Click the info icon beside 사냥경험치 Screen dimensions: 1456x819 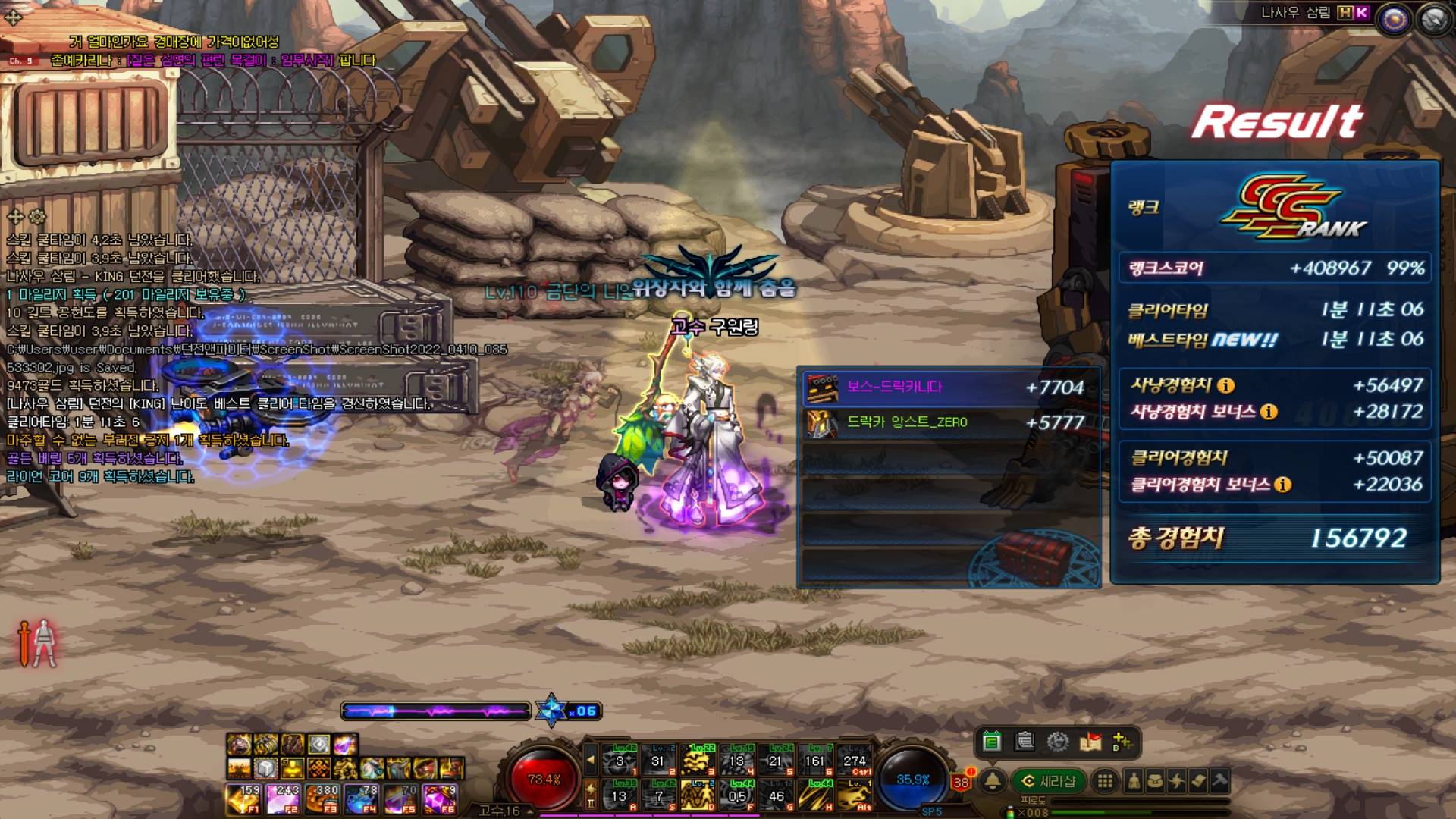[1225, 386]
